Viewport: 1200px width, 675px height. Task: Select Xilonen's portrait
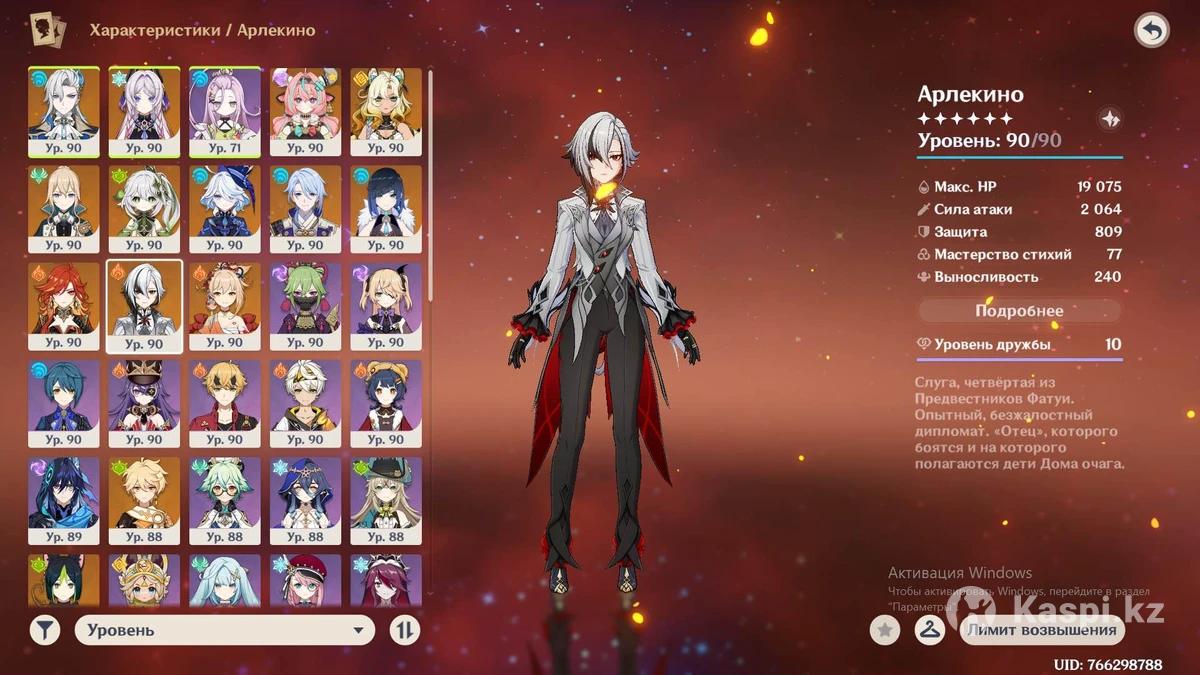pos(386,112)
